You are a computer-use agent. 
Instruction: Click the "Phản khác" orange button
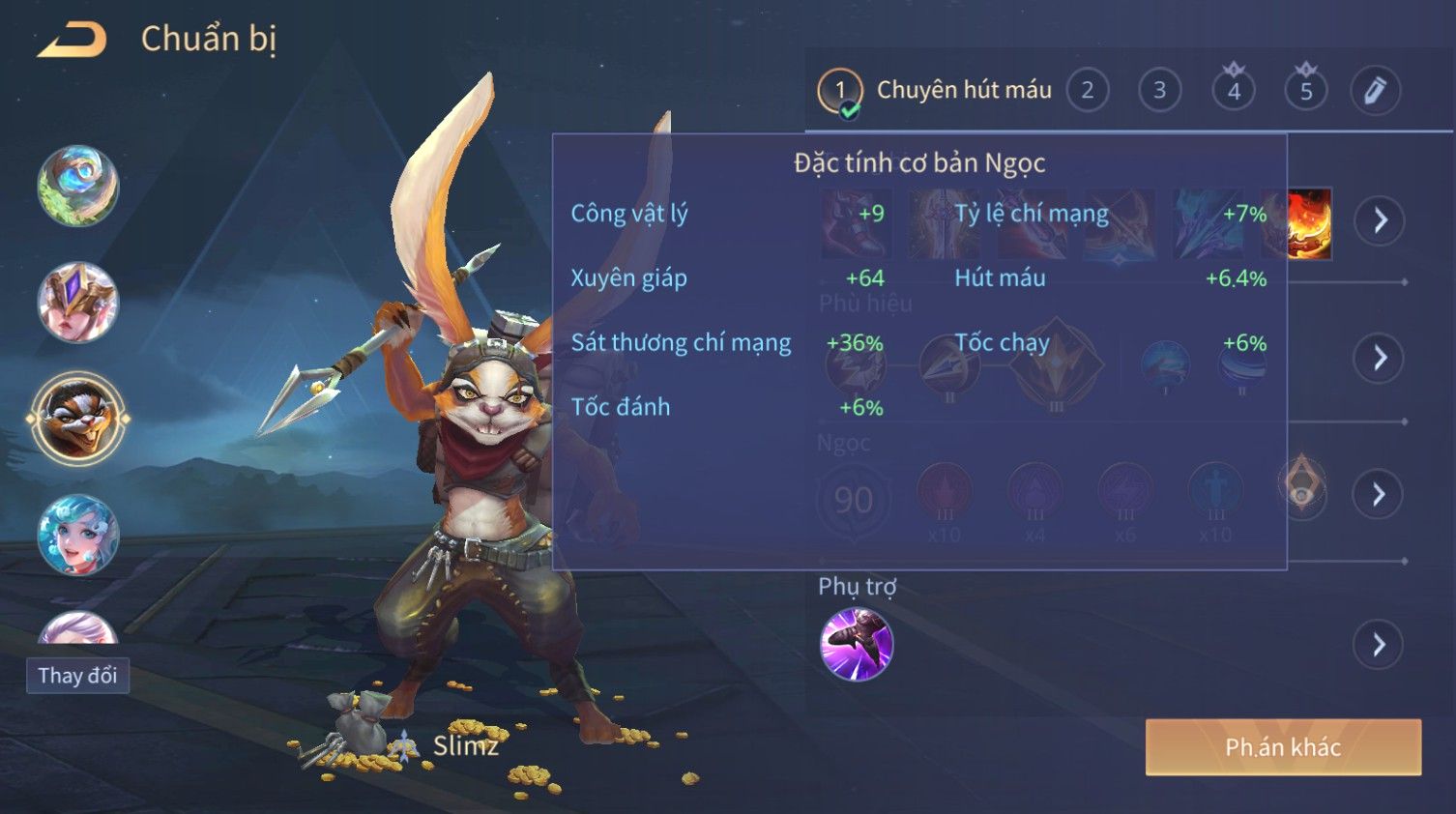pos(1283,747)
